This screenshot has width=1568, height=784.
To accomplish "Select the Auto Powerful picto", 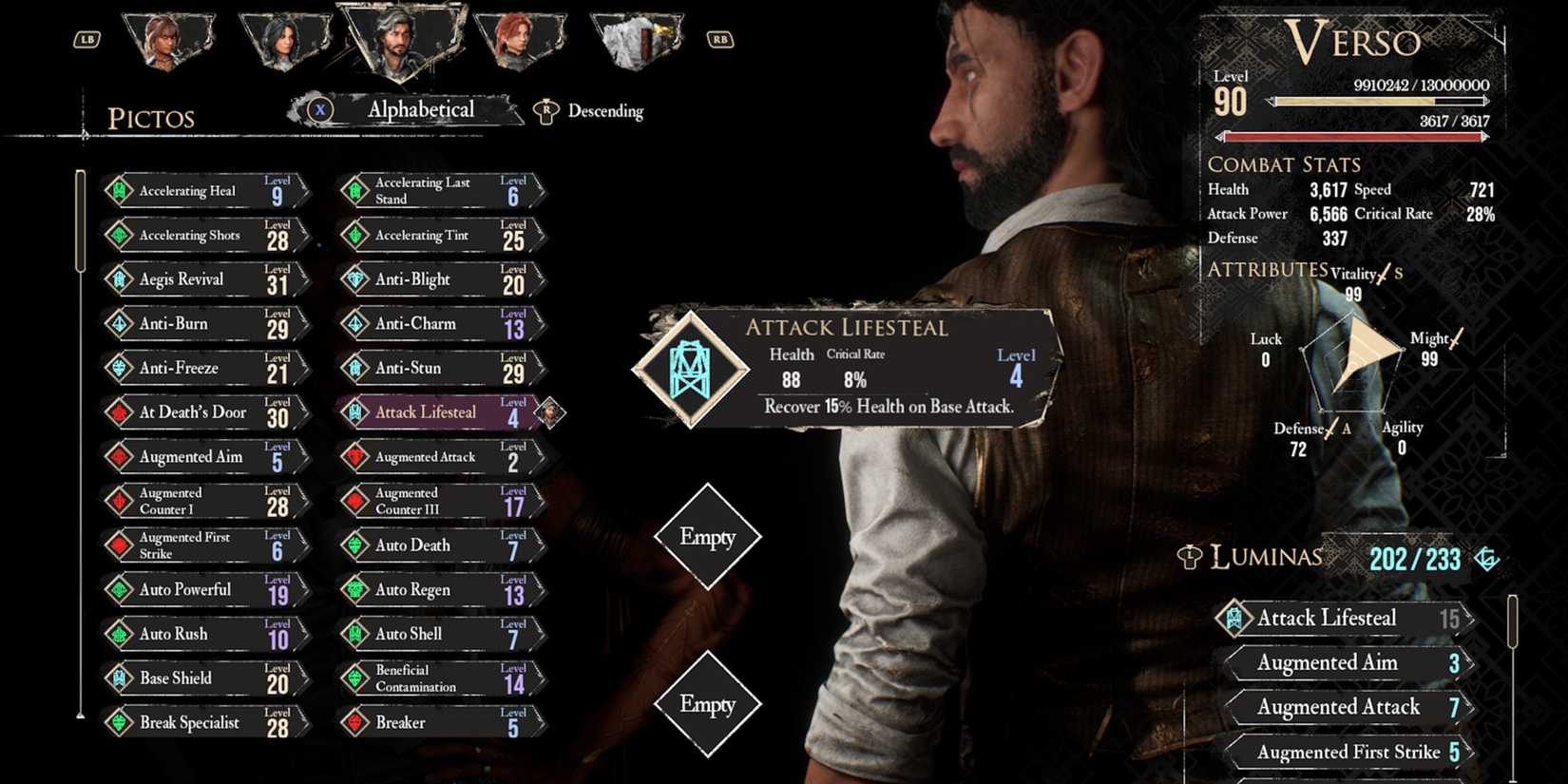I will coord(204,590).
